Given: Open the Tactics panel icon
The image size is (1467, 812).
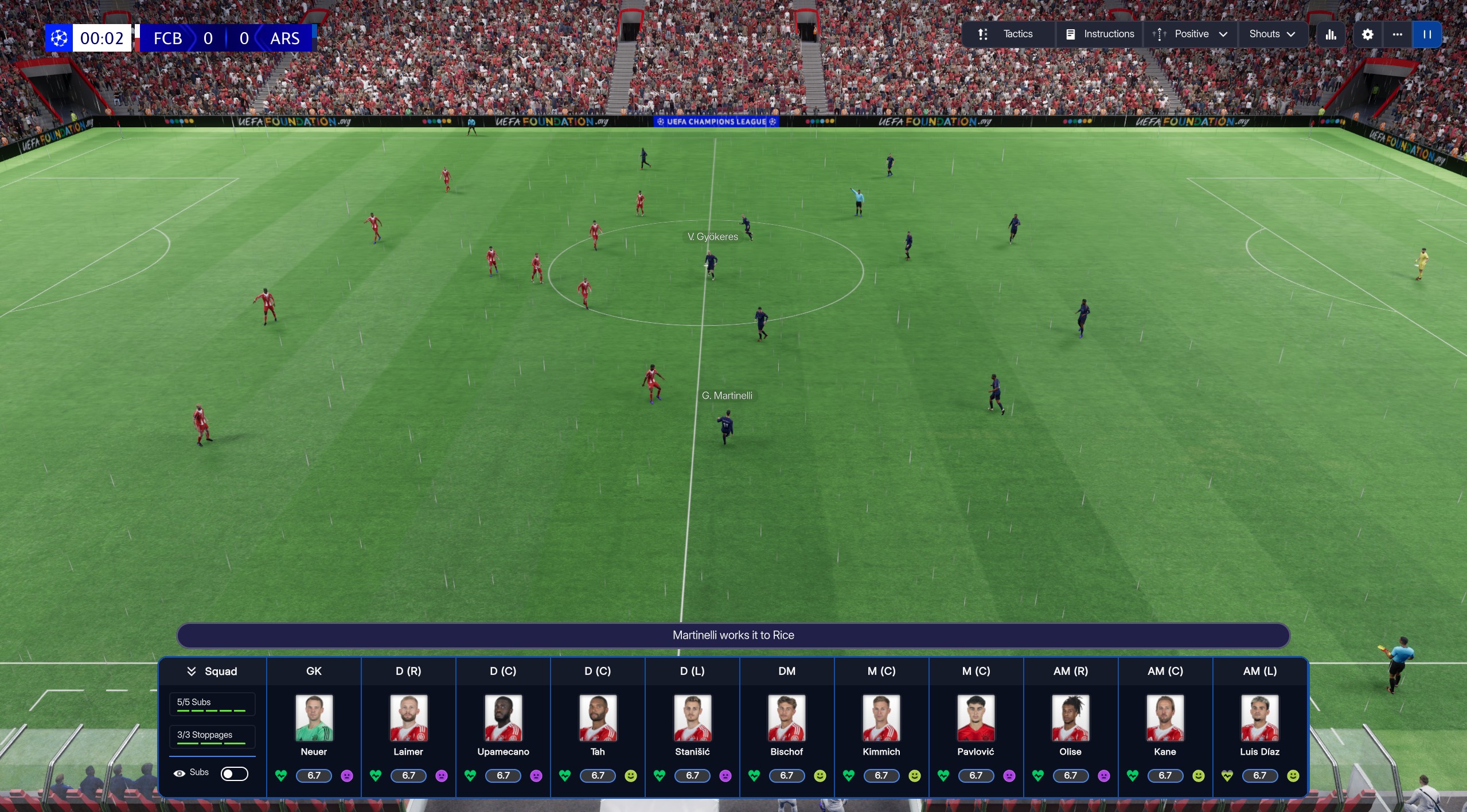Looking at the screenshot, I should click(983, 34).
